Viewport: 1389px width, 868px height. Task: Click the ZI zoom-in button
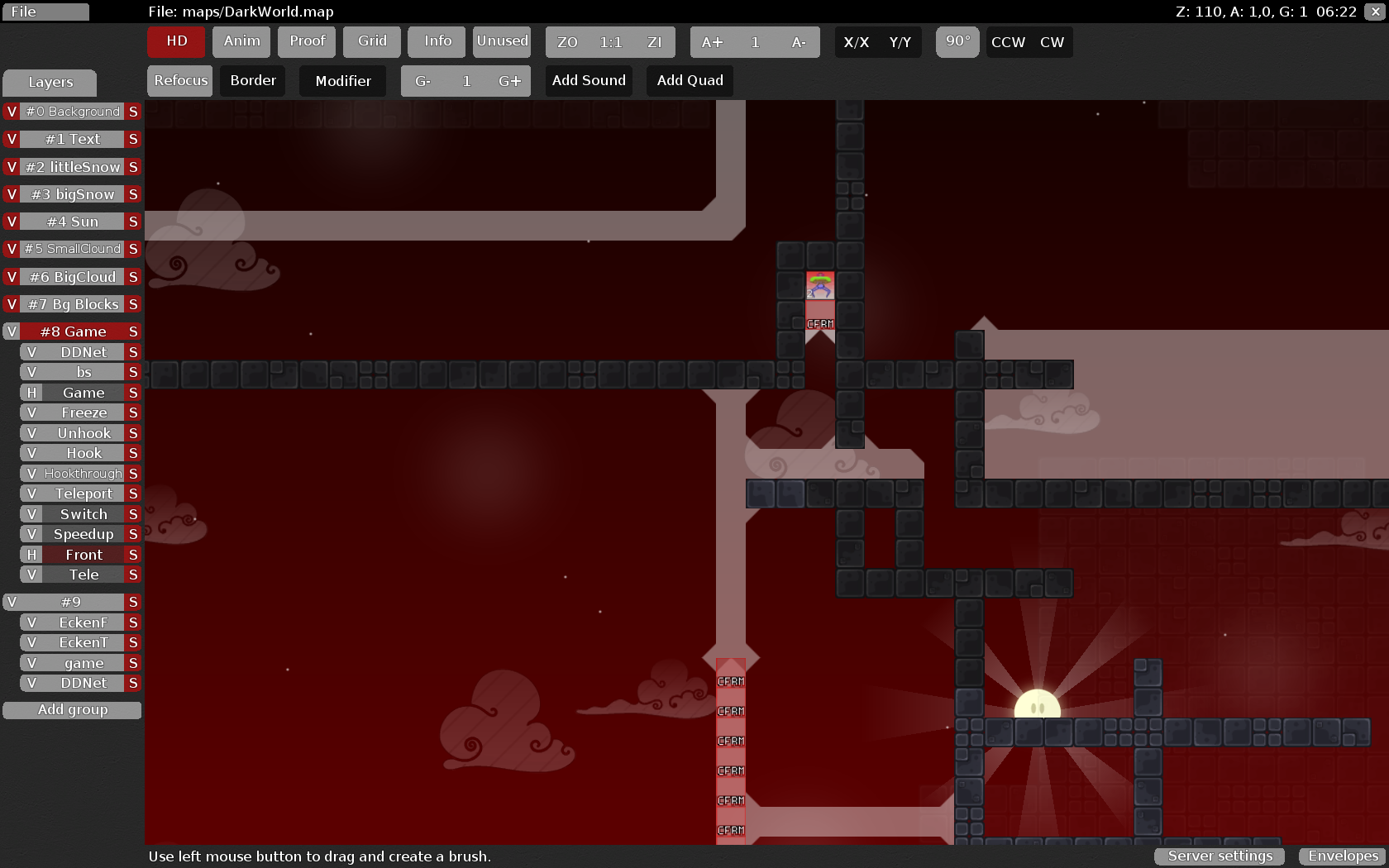tap(654, 42)
